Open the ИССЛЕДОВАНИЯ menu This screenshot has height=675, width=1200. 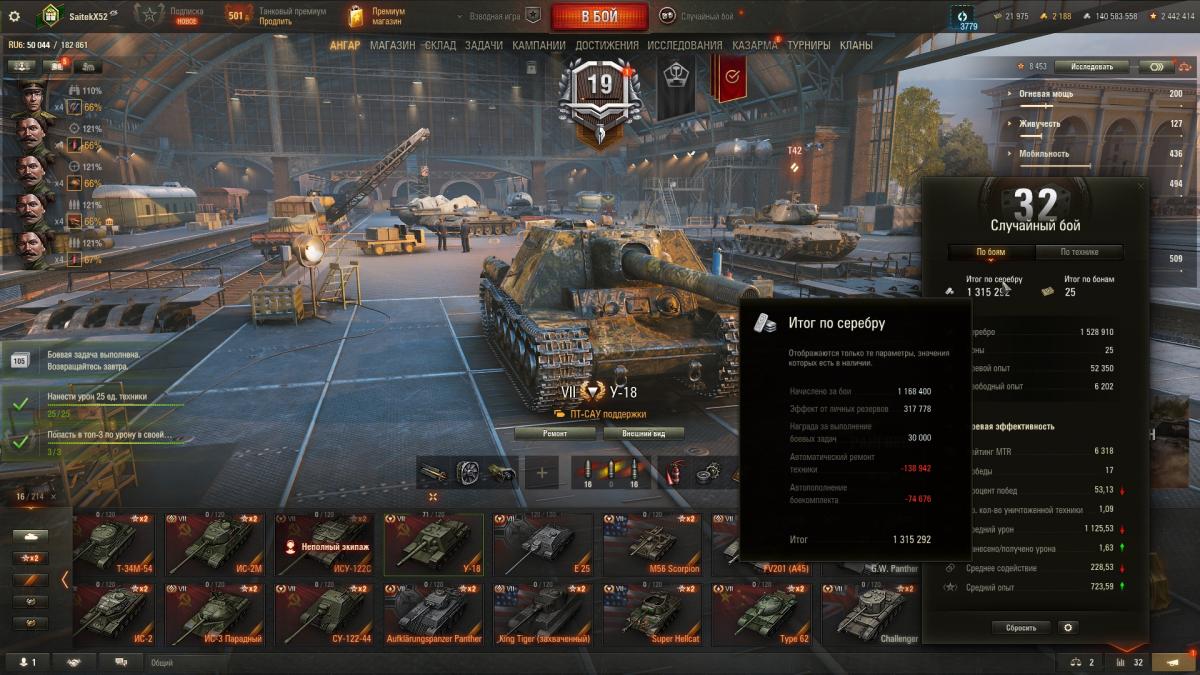click(684, 45)
